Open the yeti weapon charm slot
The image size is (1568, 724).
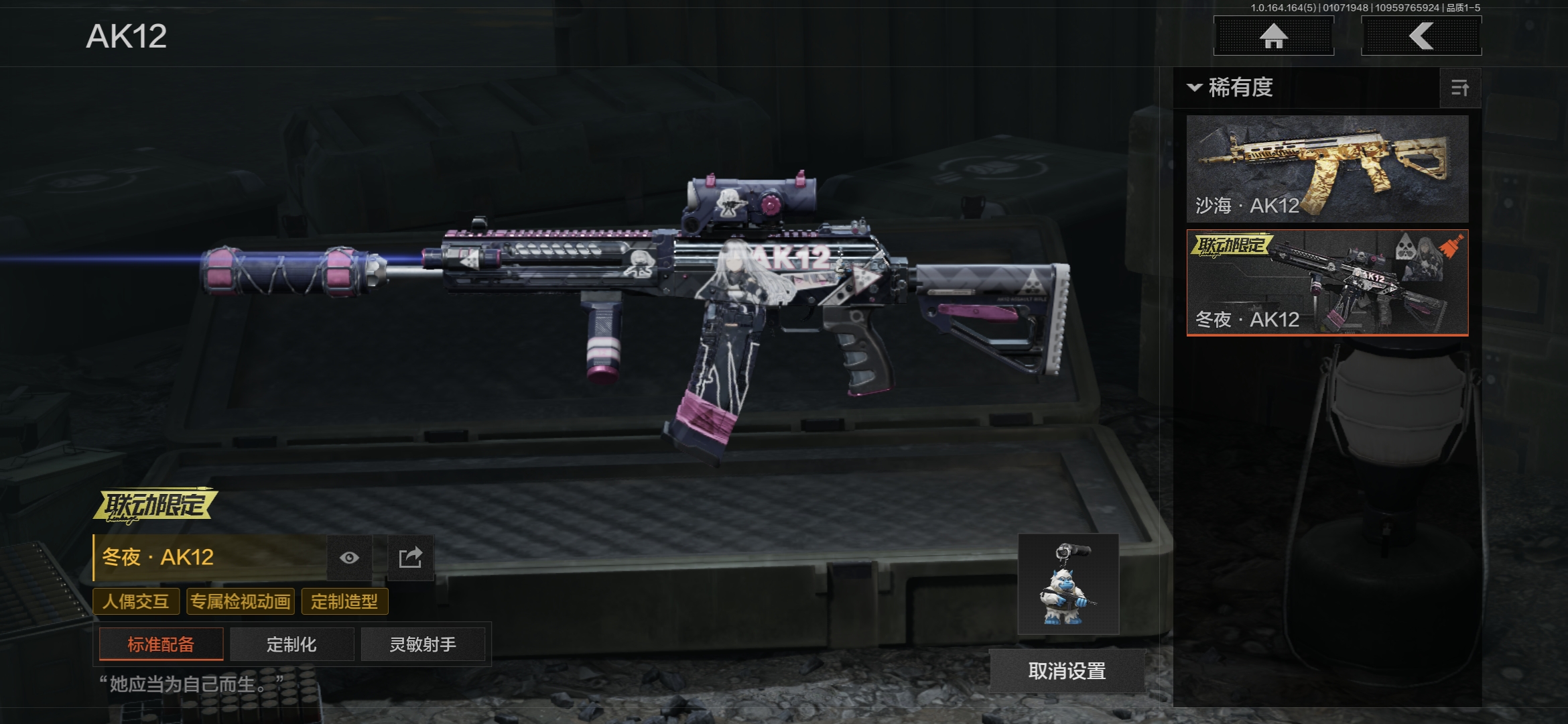[x=1068, y=584]
